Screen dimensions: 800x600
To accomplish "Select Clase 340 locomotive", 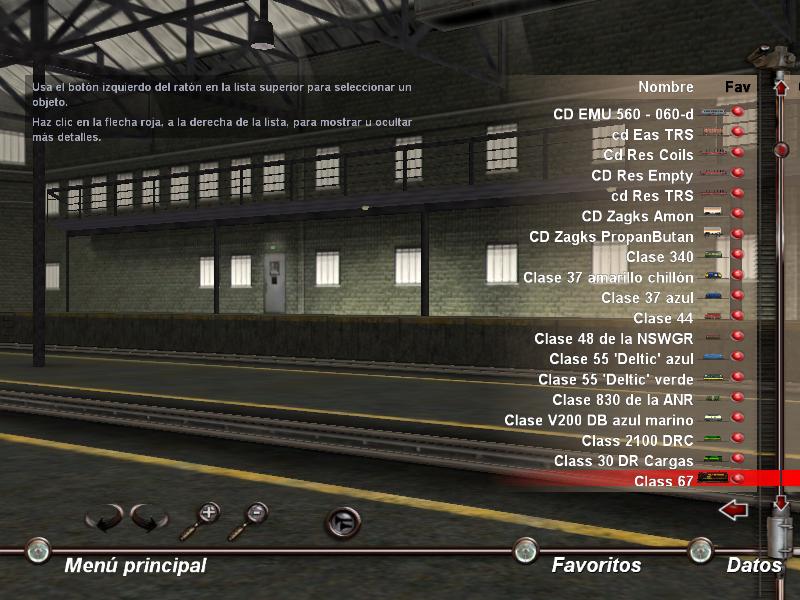I will click(x=660, y=257).
